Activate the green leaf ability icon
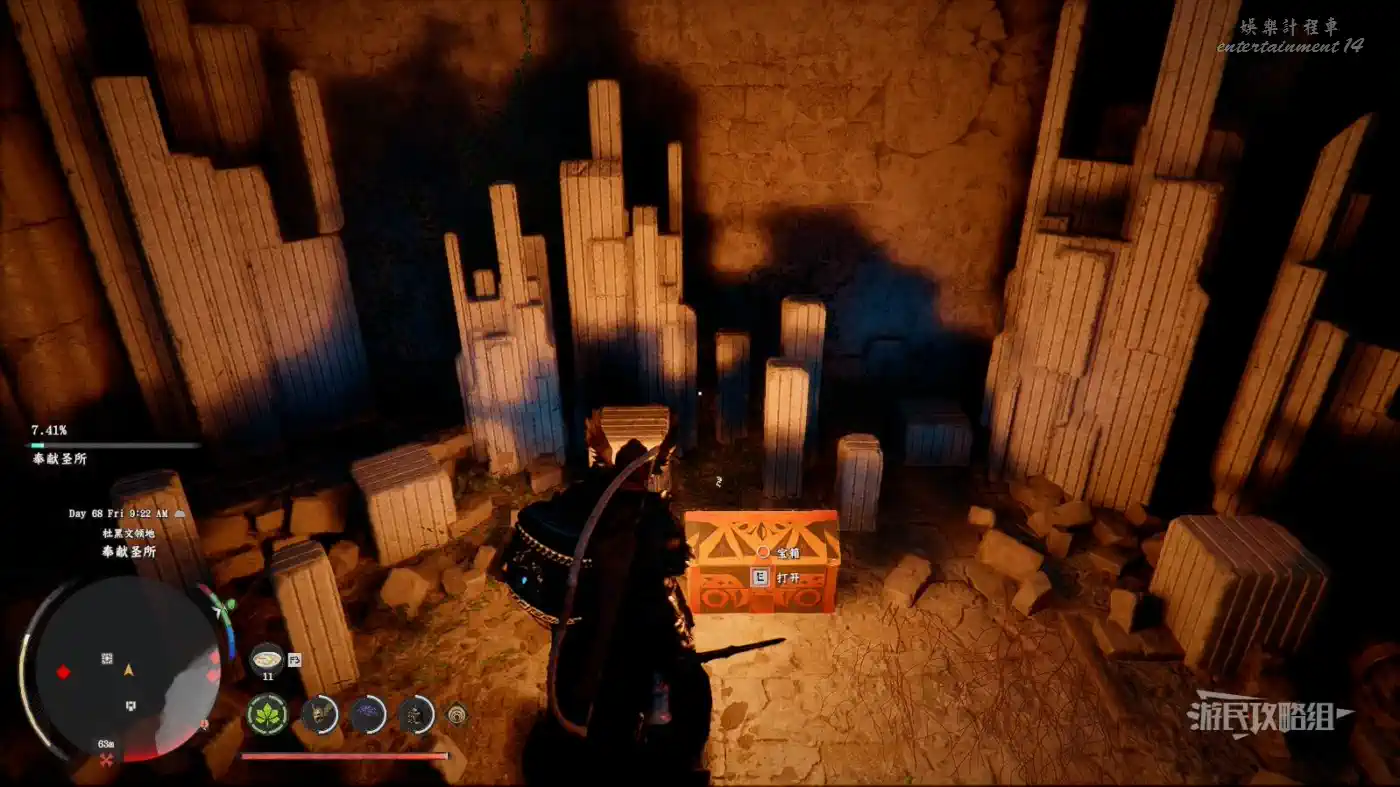Image resolution: width=1400 pixels, height=787 pixels. 267,714
